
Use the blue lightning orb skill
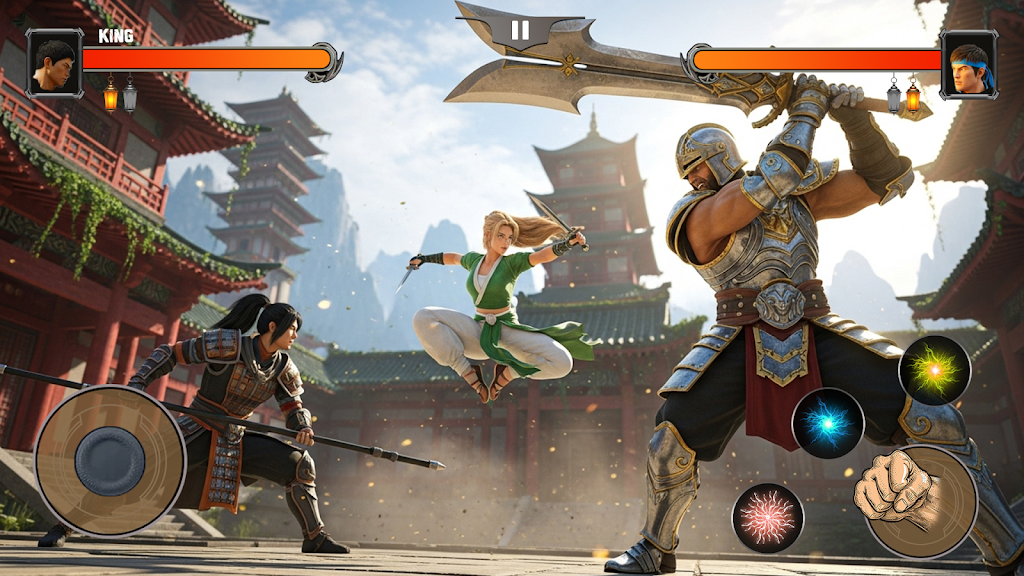(x=828, y=423)
